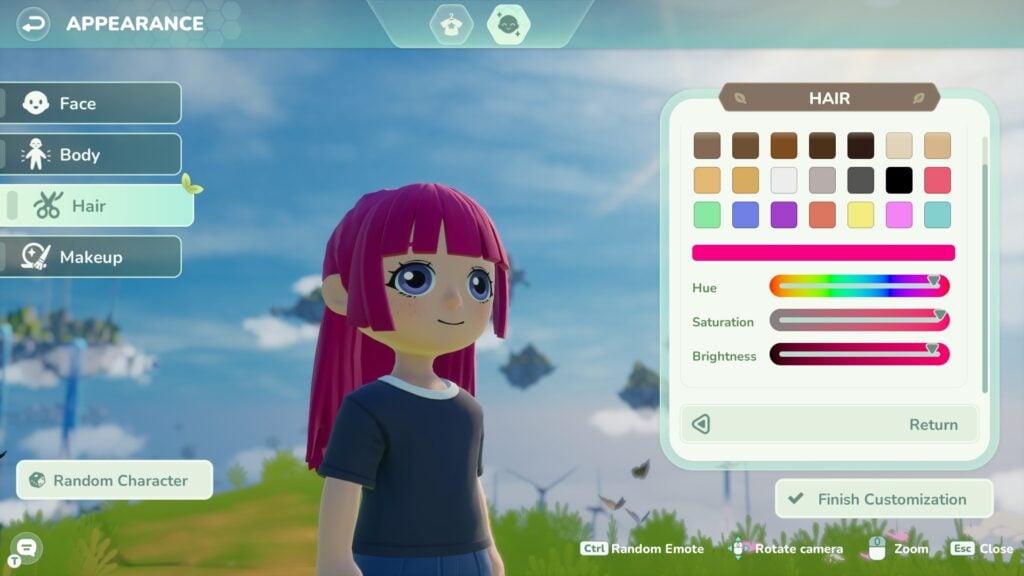Click Finish Customization
This screenshot has height=576, width=1024.
(x=884, y=499)
